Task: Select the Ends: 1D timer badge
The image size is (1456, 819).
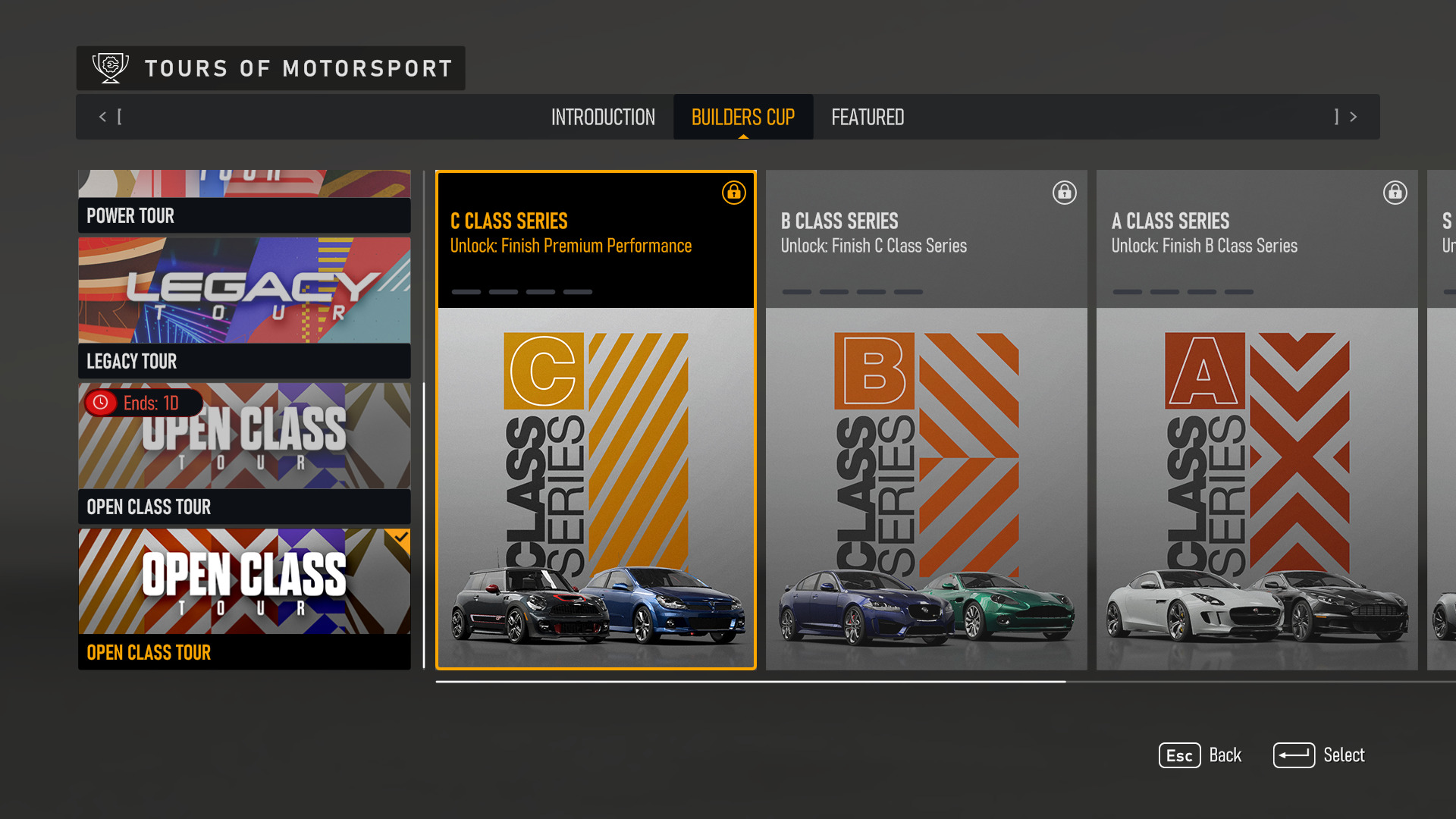Action: [141, 403]
